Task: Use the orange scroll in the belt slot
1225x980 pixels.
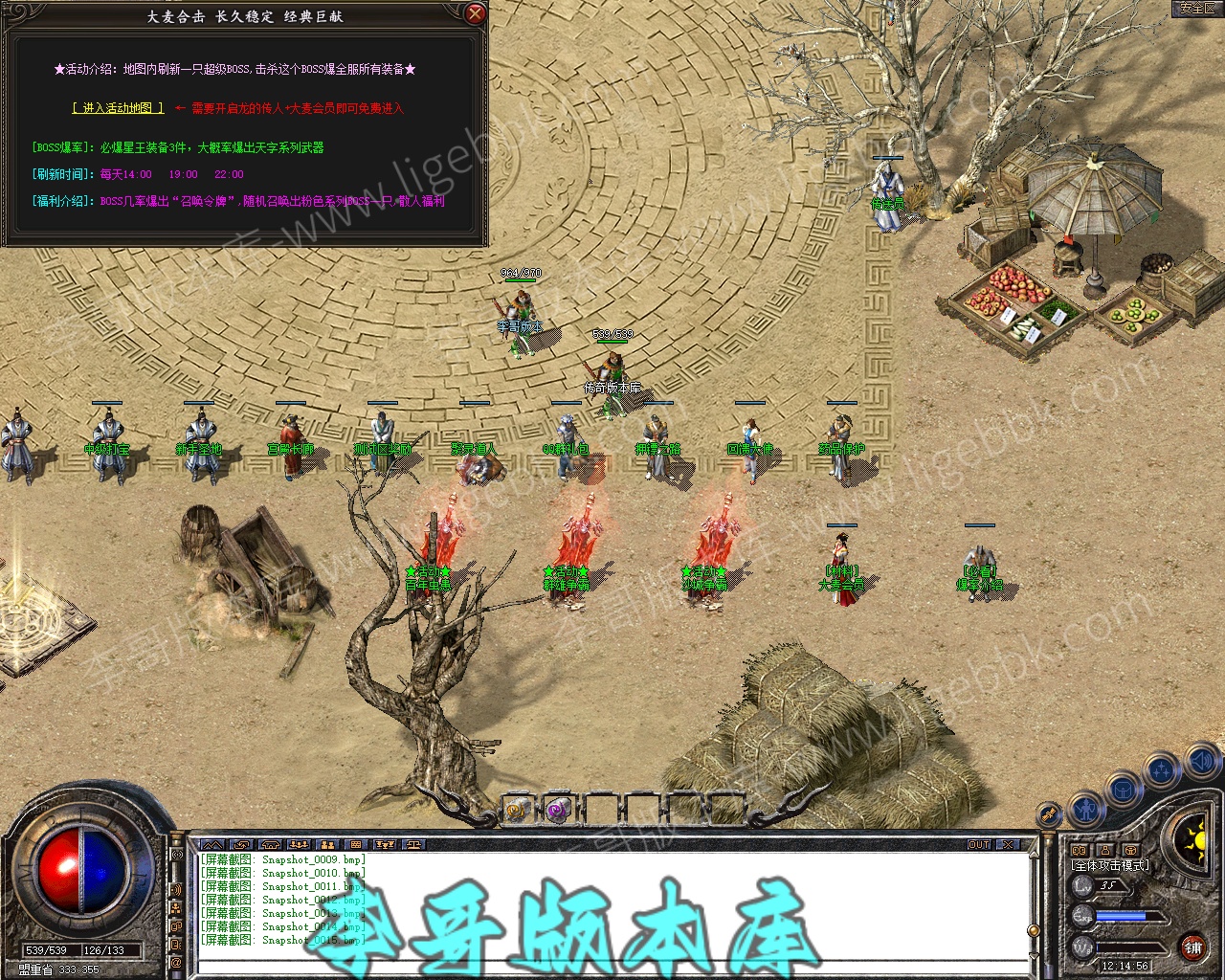Action: pos(517,810)
